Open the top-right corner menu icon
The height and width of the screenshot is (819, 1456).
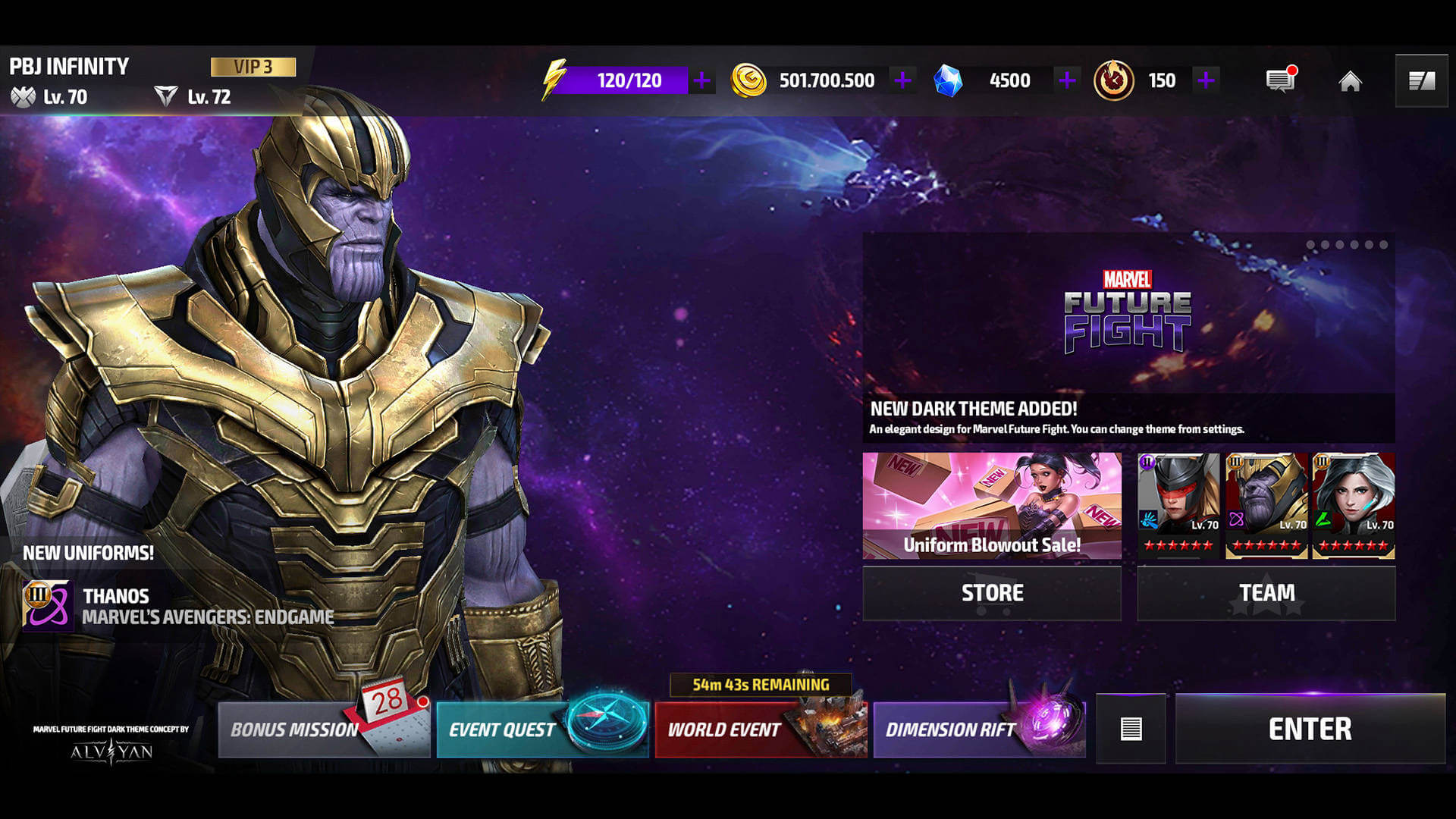[1421, 81]
